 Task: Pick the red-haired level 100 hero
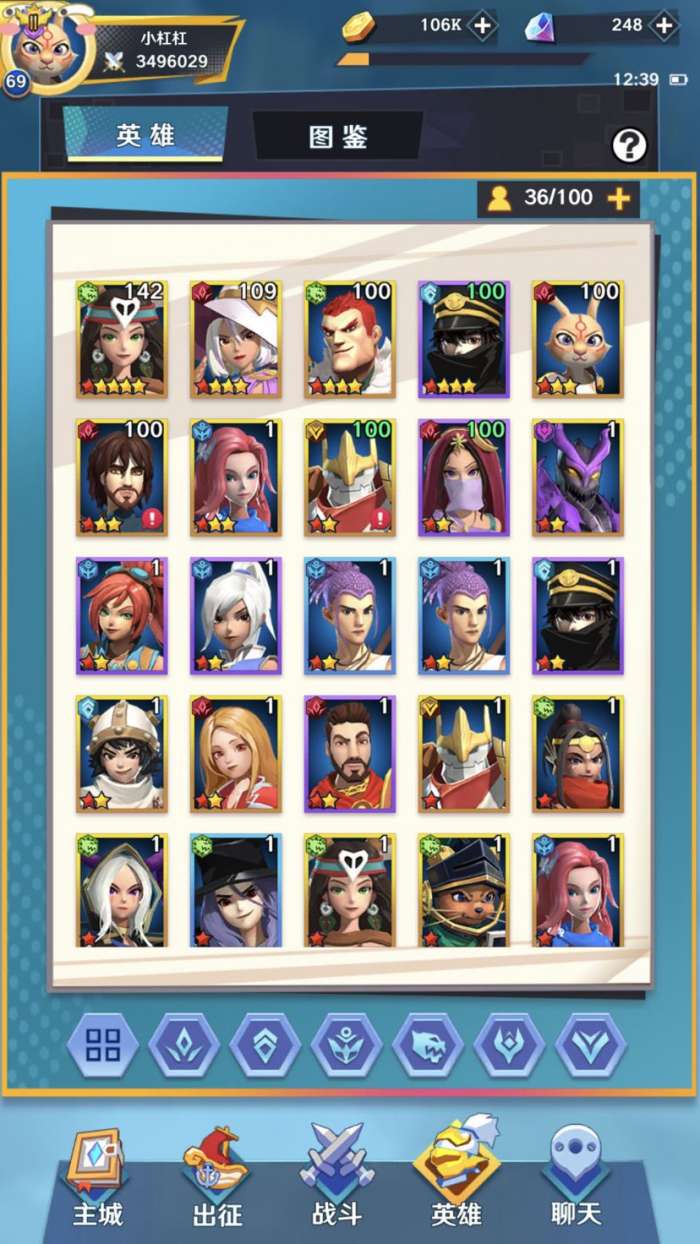coord(350,339)
